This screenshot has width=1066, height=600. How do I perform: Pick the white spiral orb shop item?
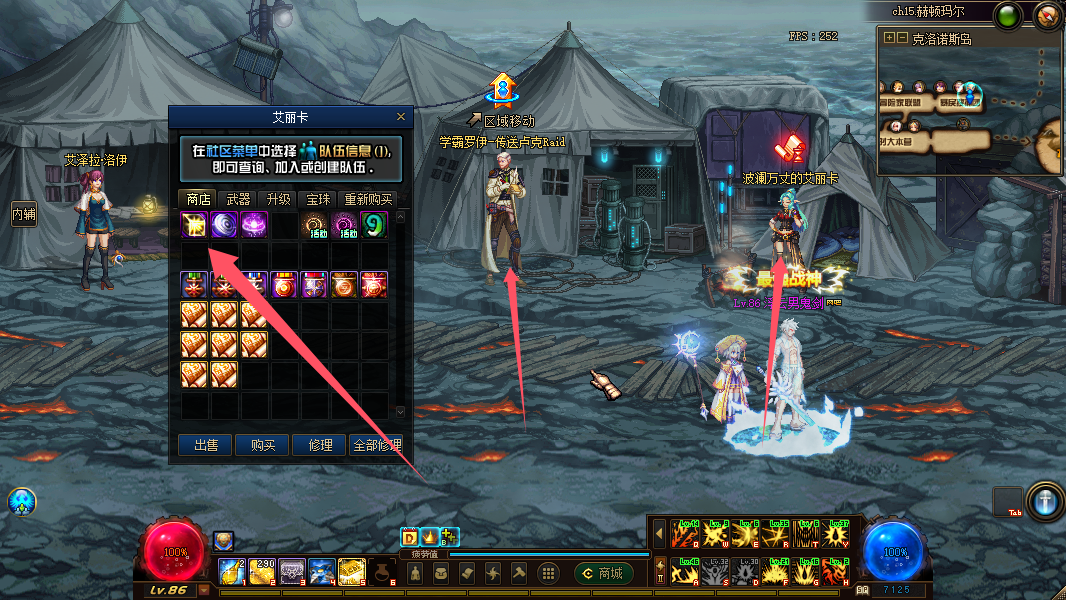click(224, 224)
